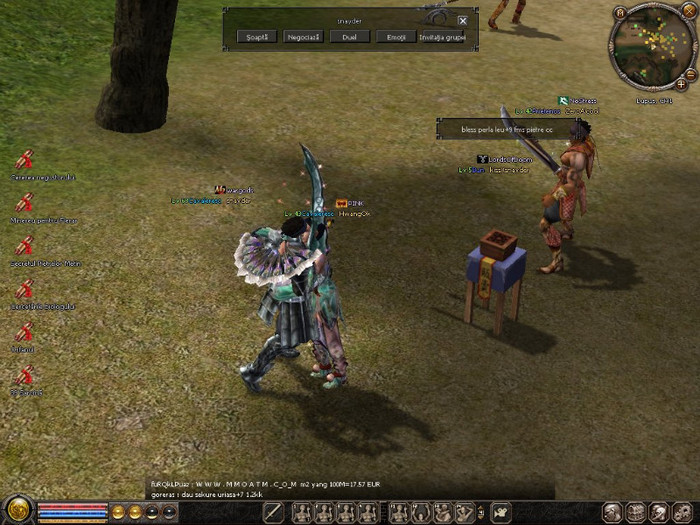The width and height of the screenshot is (700, 525).
Task: Open the Cercetările Biologului quest scroll
Action: coord(25,288)
